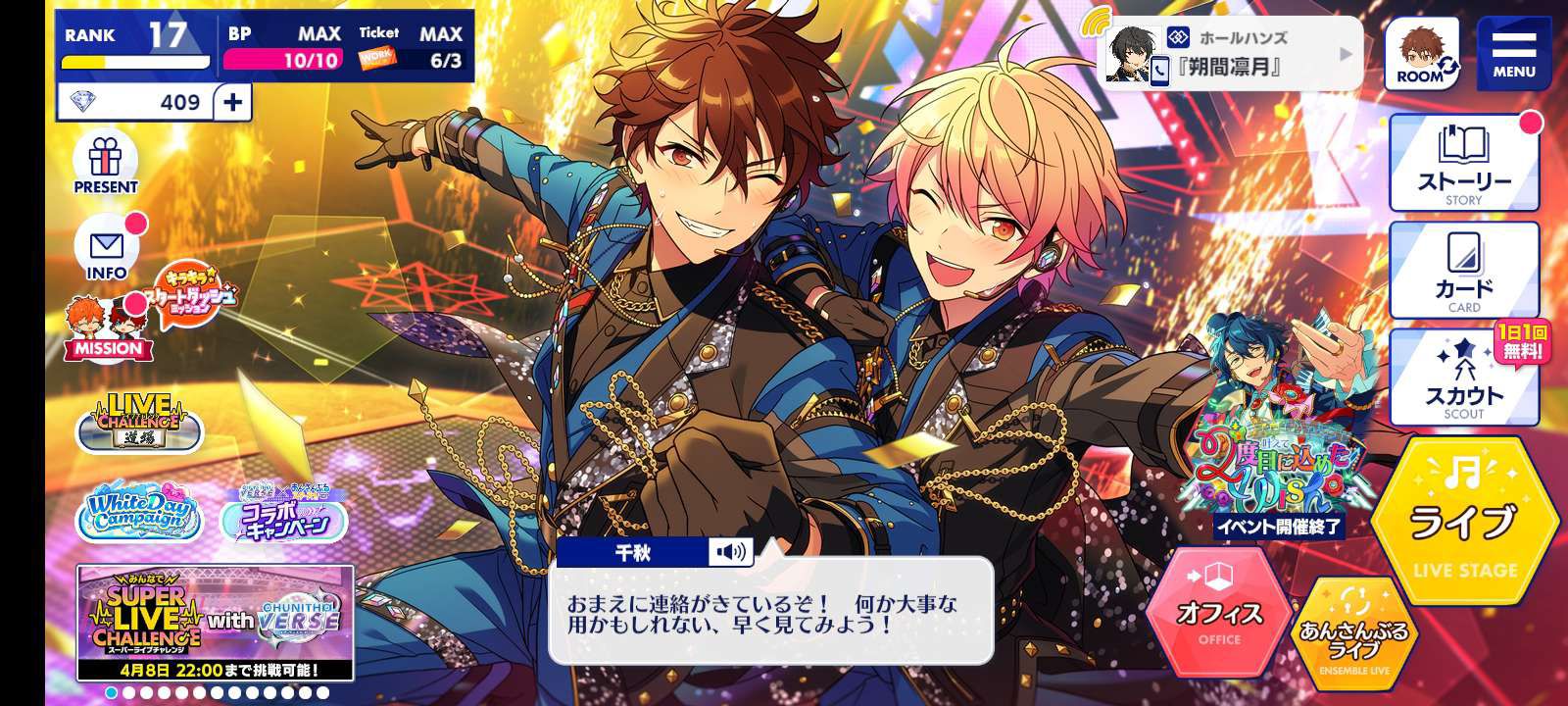
Task: View the White Day Campaign
Action: point(139,514)
